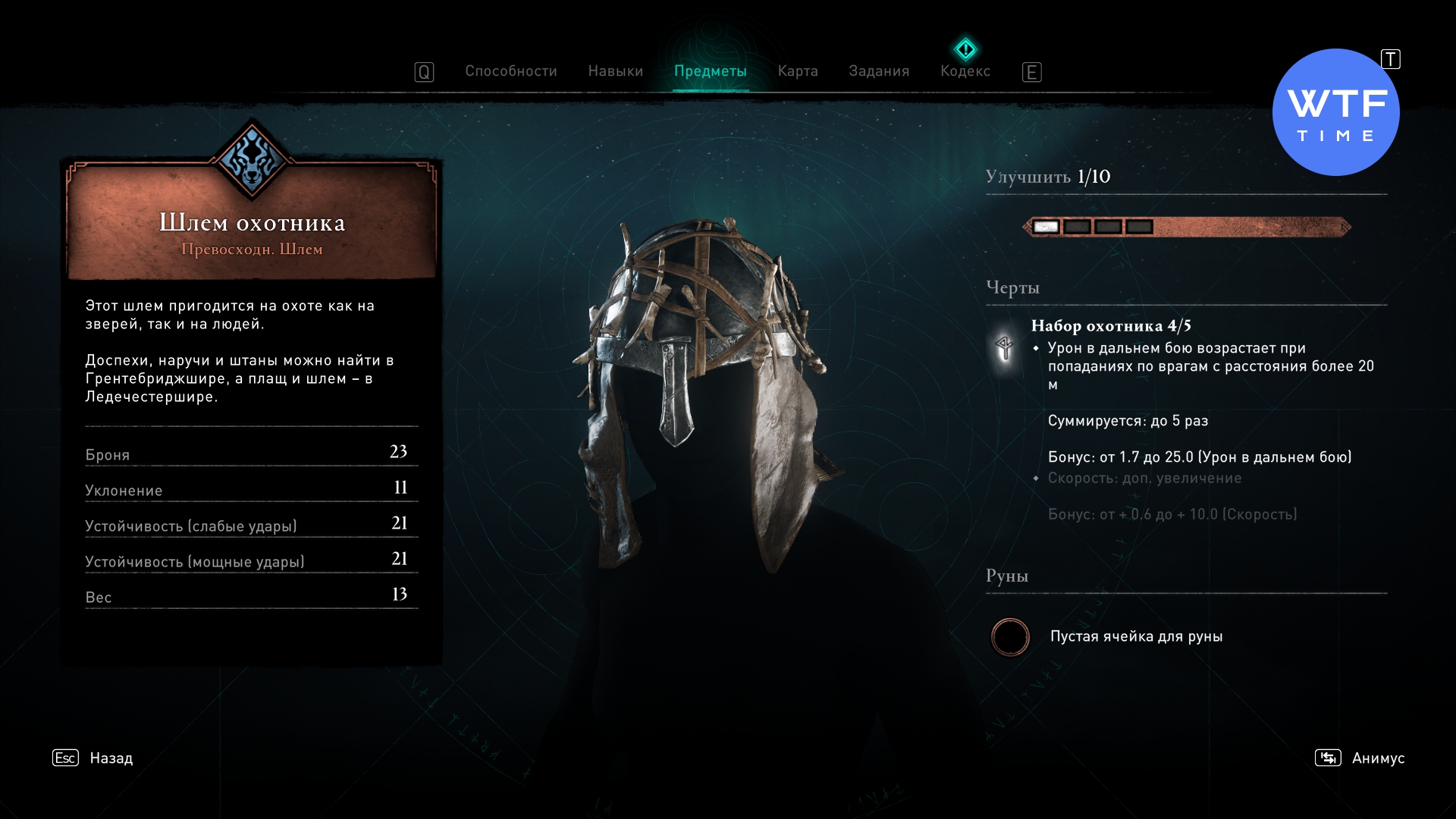This screenshot has width=1456, height=819.
Task: Click the helmet upgrade progress bar
Action: coord(1186,227)
